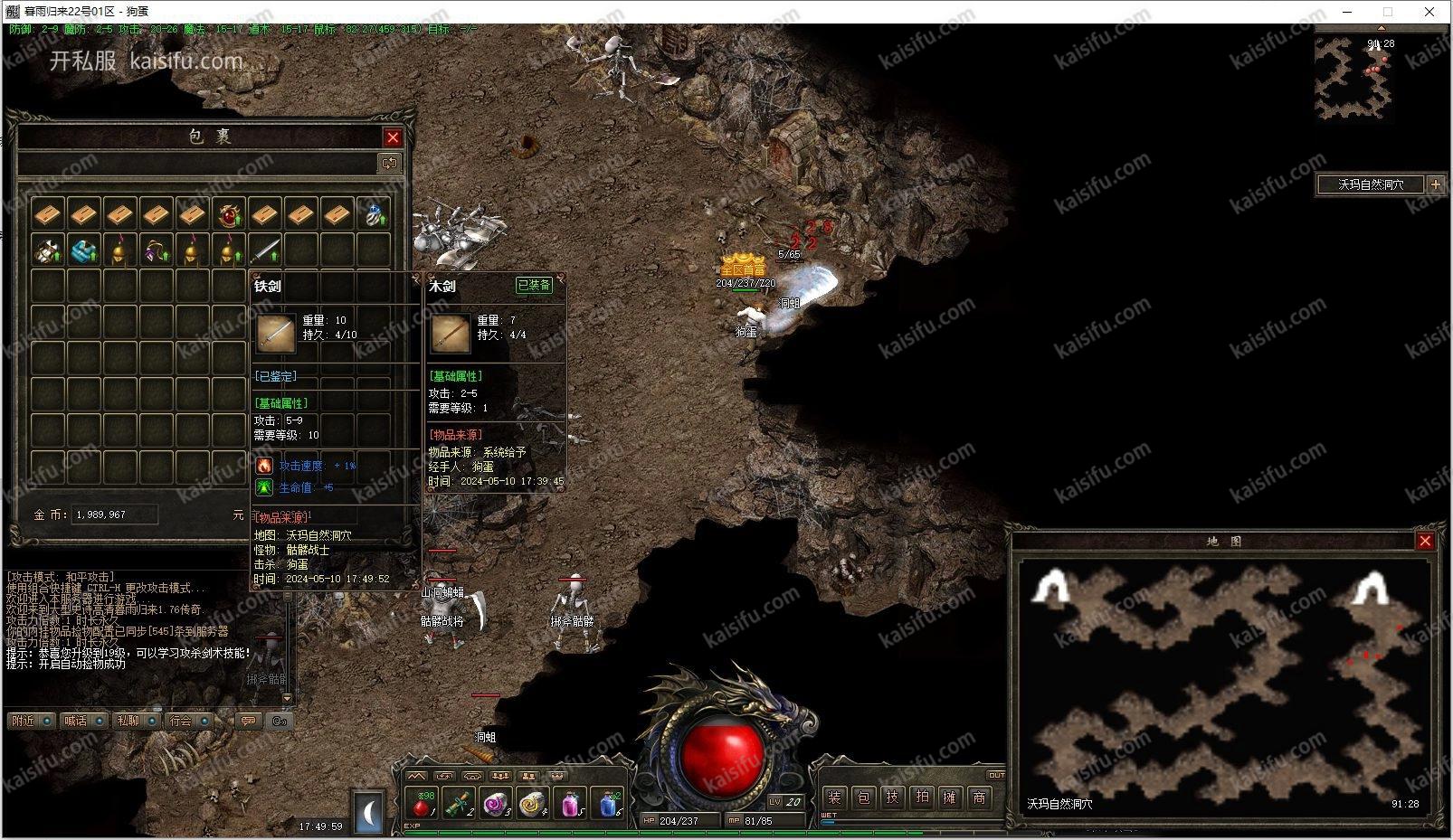
Task: Select the purple necklace item
Action: (x=157, y=250)
